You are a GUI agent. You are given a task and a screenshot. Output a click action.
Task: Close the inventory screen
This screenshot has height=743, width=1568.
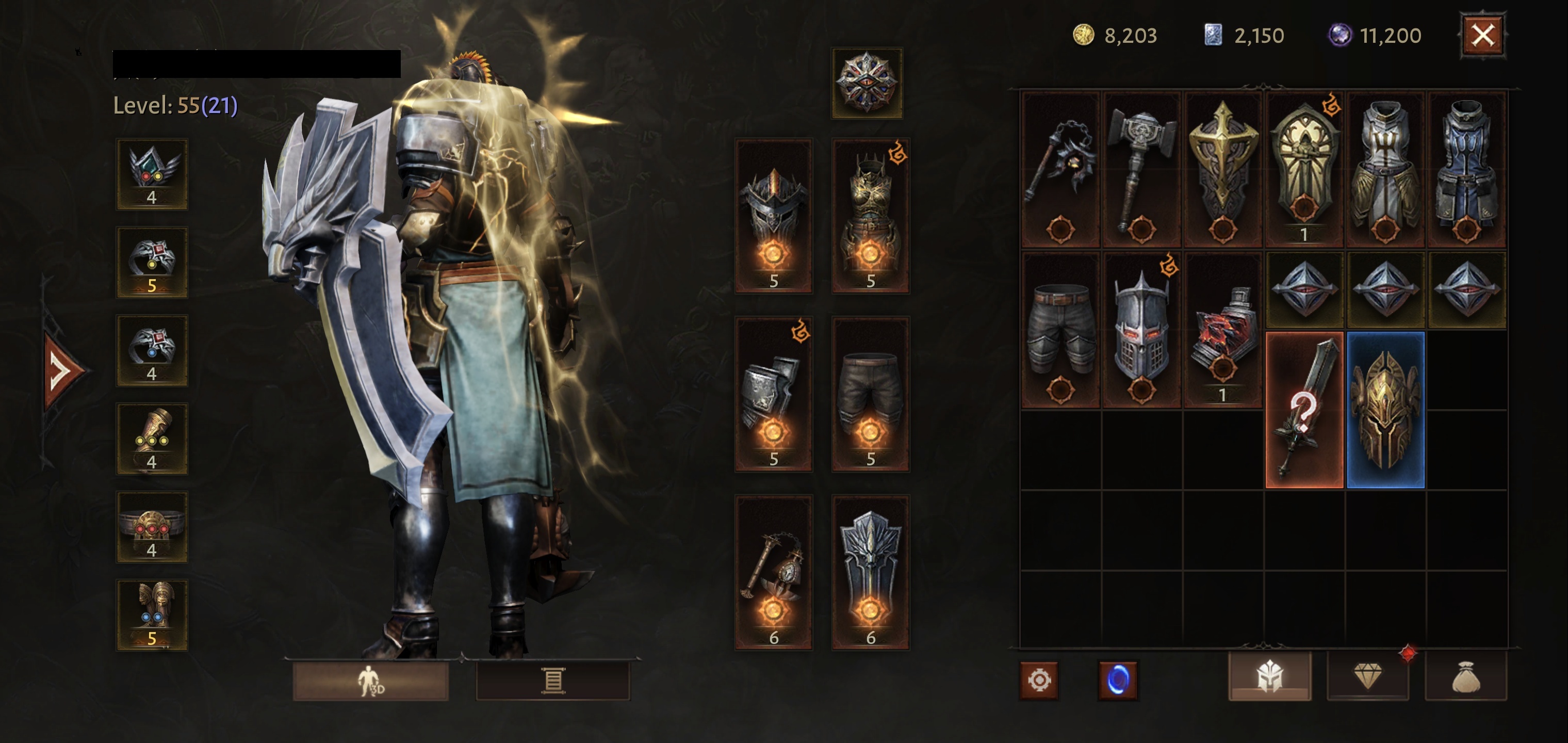point(1482,35)
